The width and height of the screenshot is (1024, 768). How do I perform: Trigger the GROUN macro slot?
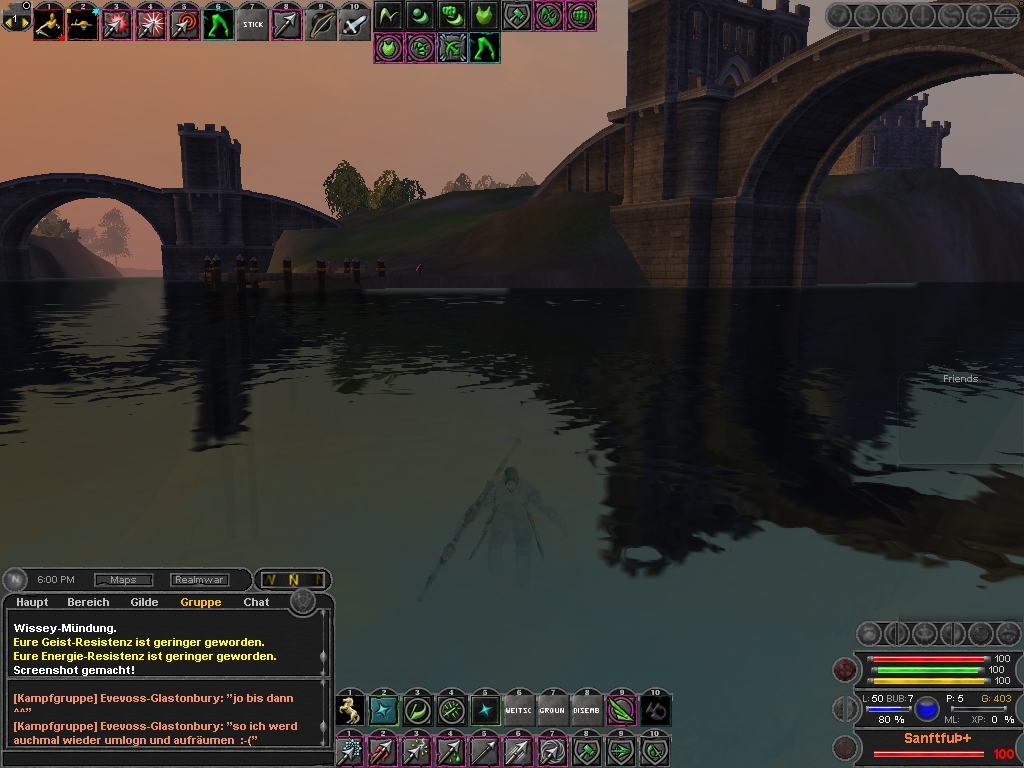click(552, 710)
